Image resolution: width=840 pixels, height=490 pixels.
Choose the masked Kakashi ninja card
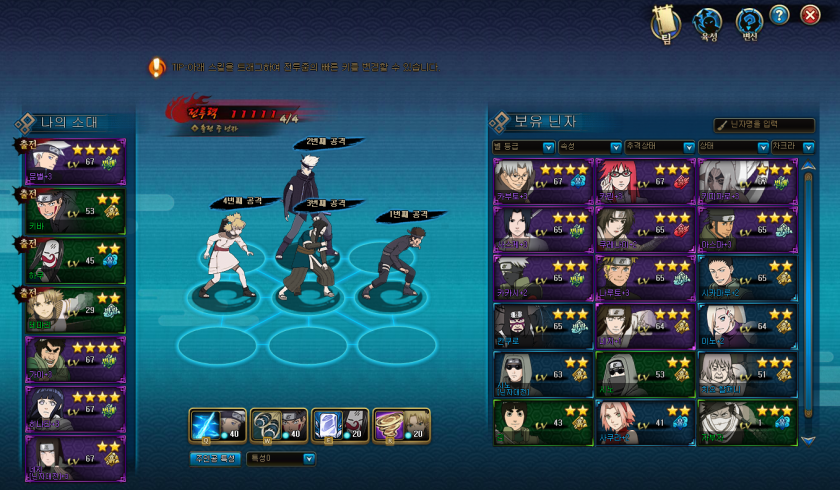pos(543,275)
